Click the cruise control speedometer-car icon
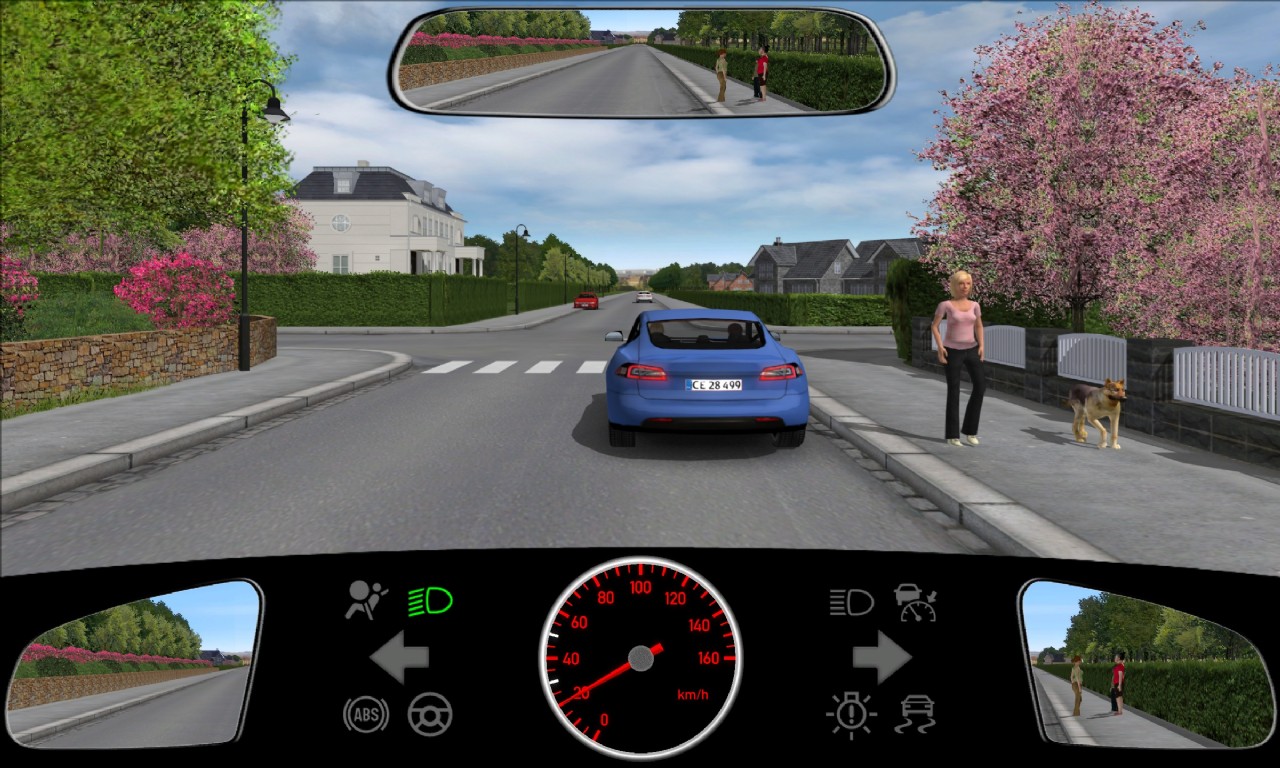 [915, 602]
